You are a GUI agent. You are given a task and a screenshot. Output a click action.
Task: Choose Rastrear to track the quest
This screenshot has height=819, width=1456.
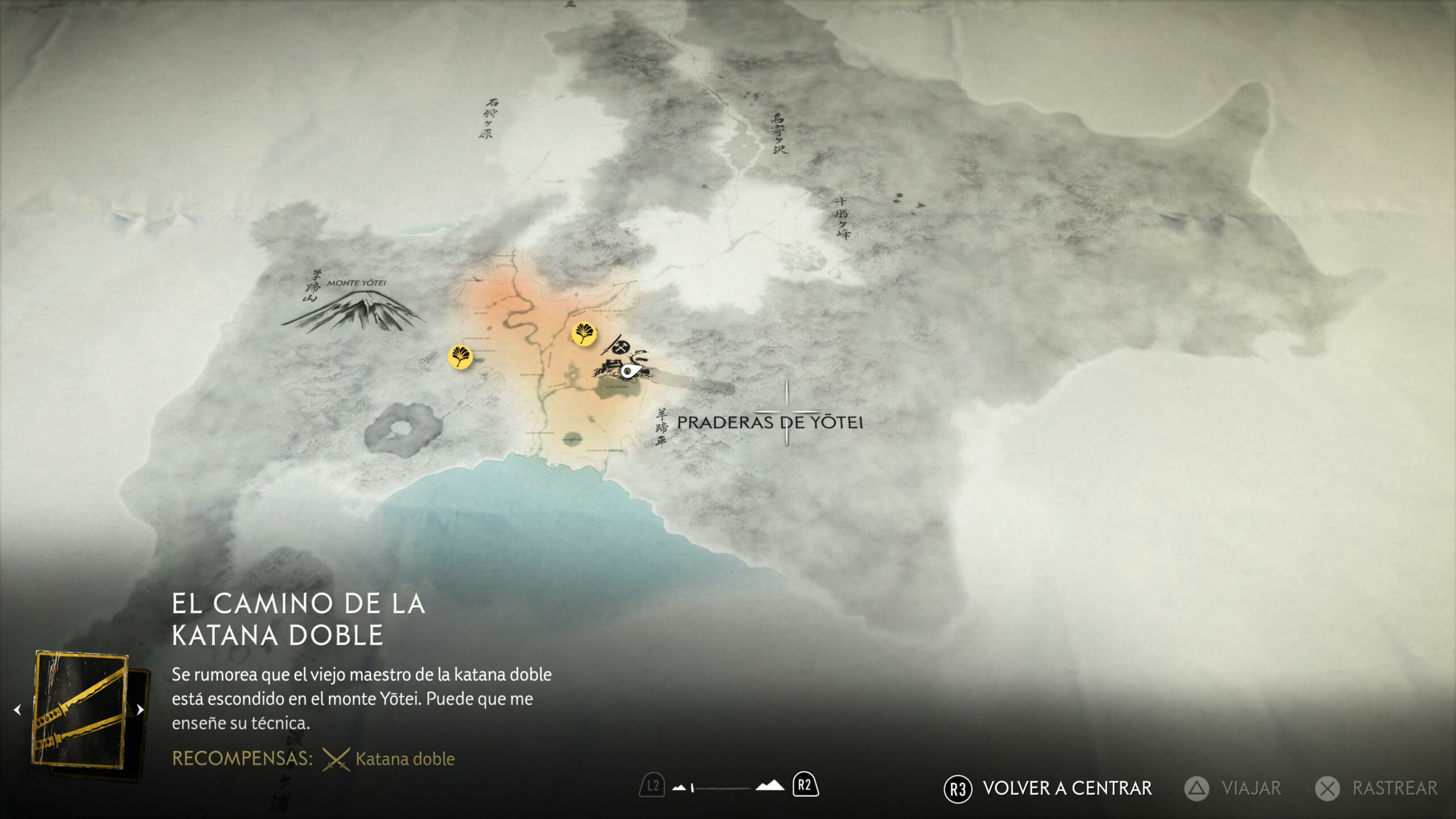click(1376, 788)
